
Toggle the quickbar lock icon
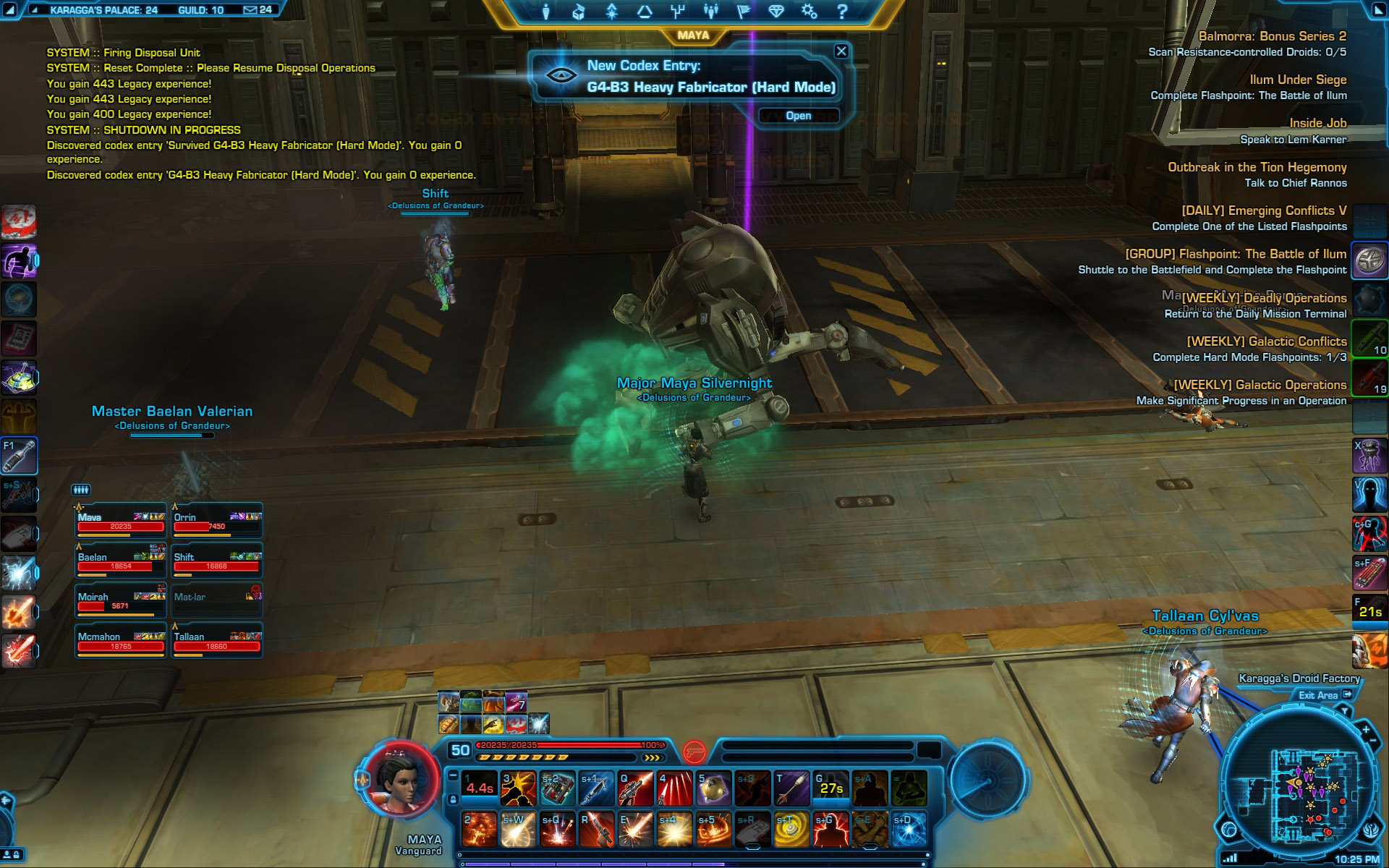pos(453,799)
